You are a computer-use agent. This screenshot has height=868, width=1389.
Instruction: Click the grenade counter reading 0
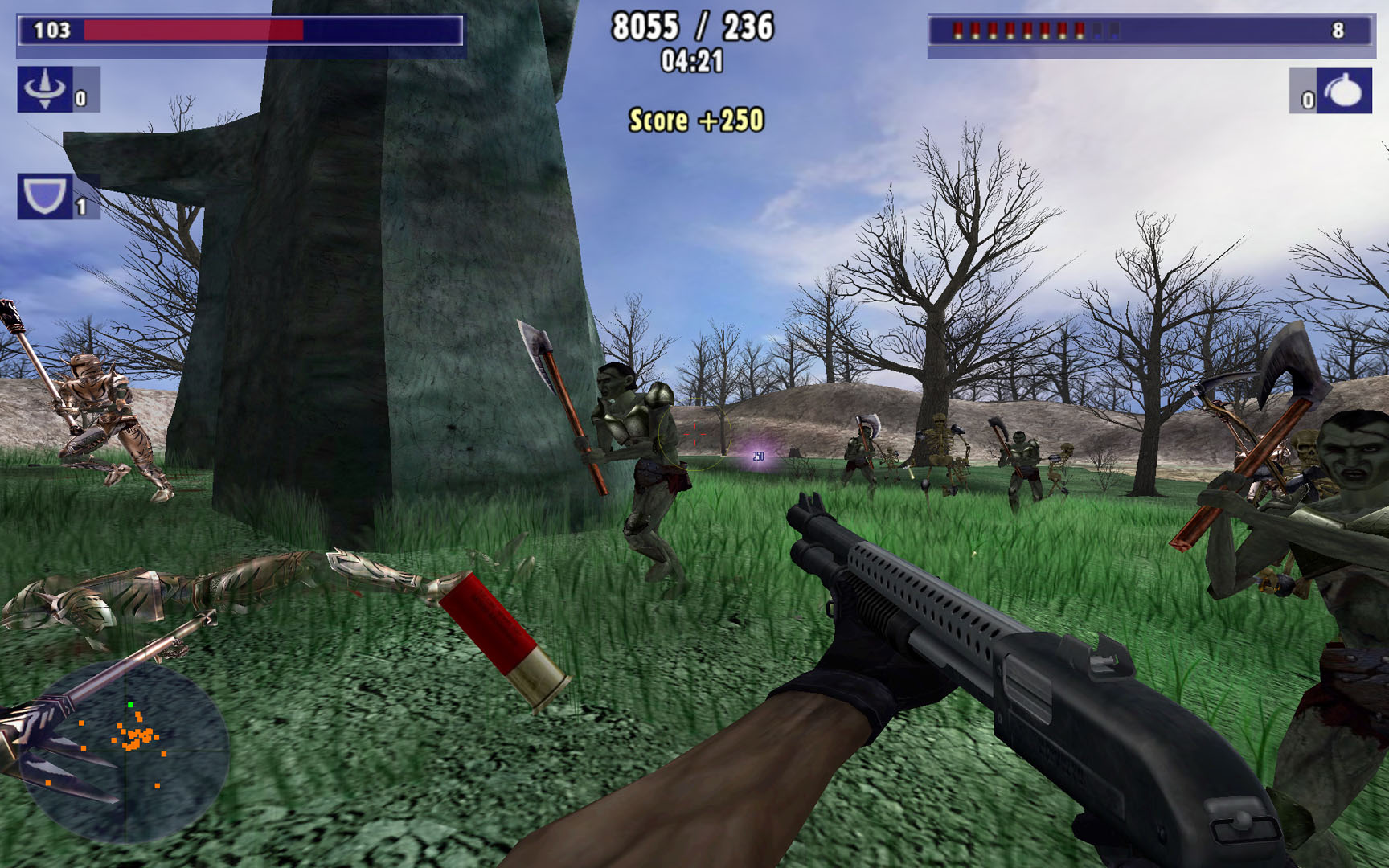[1308, 100]
